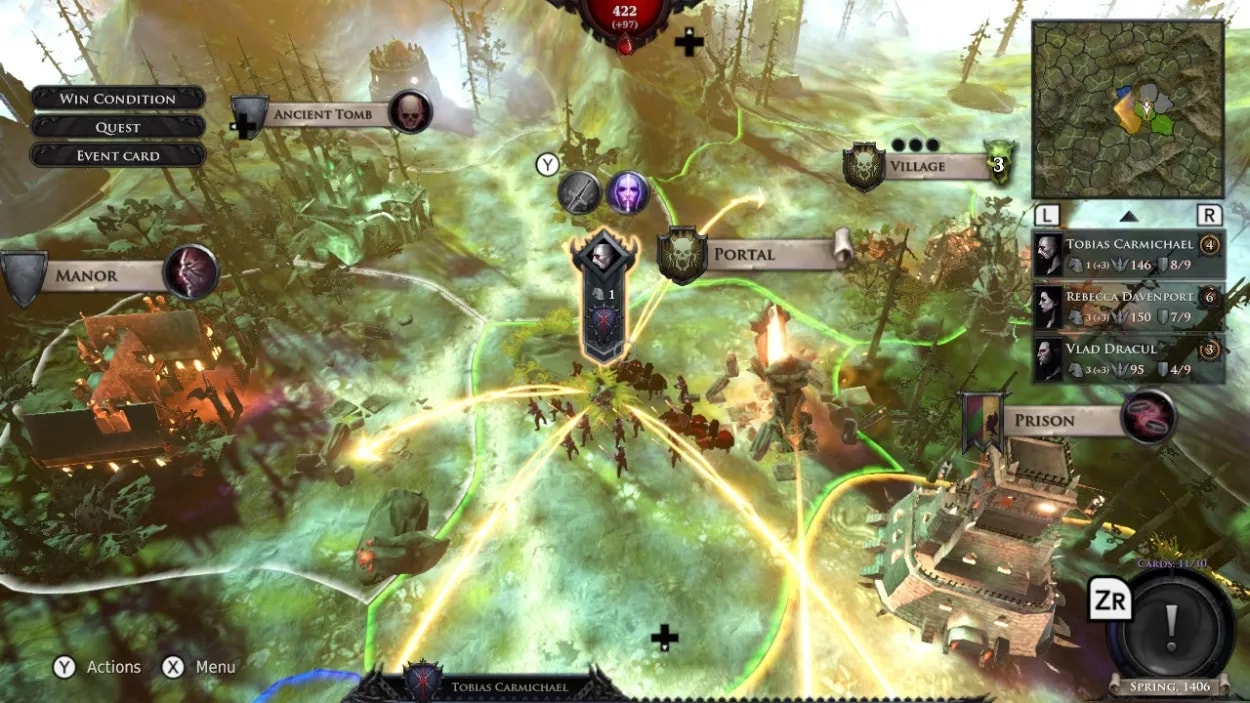Activate the sword action icon
Viewport: 1250px width, 703px height.
tap(579, 192)
